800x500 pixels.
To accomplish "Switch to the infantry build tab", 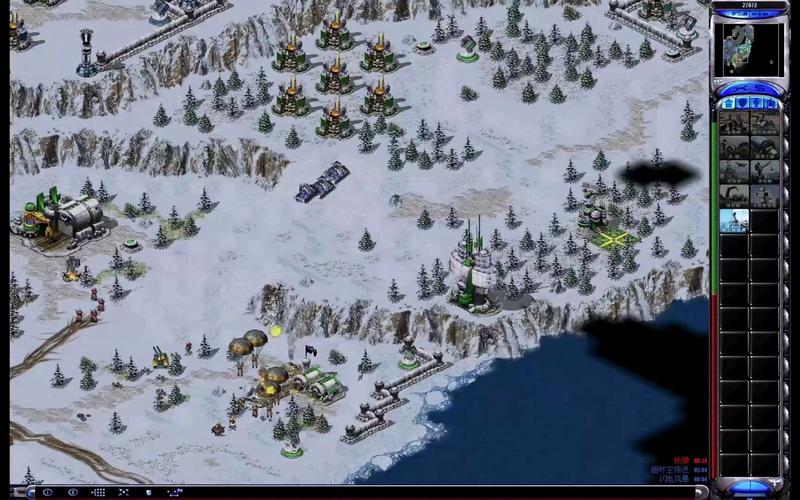I will [756, 103].
